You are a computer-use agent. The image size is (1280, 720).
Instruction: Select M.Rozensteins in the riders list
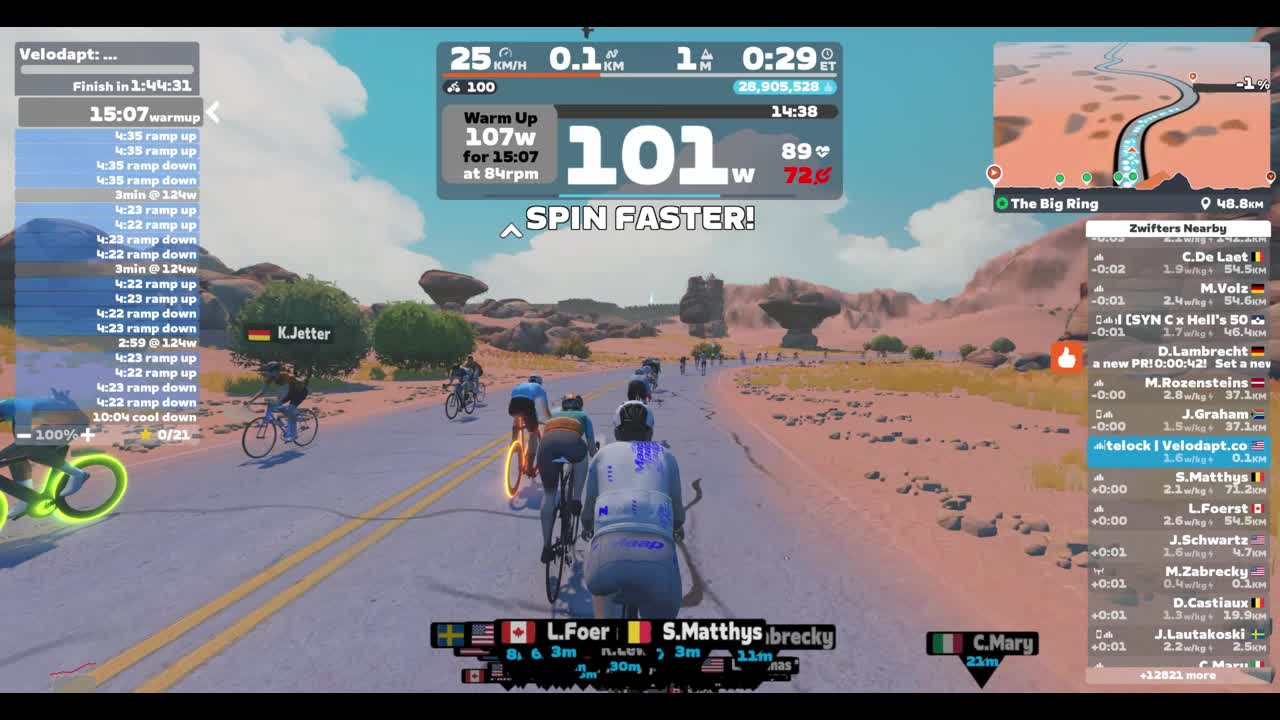tap(1178, 388)
